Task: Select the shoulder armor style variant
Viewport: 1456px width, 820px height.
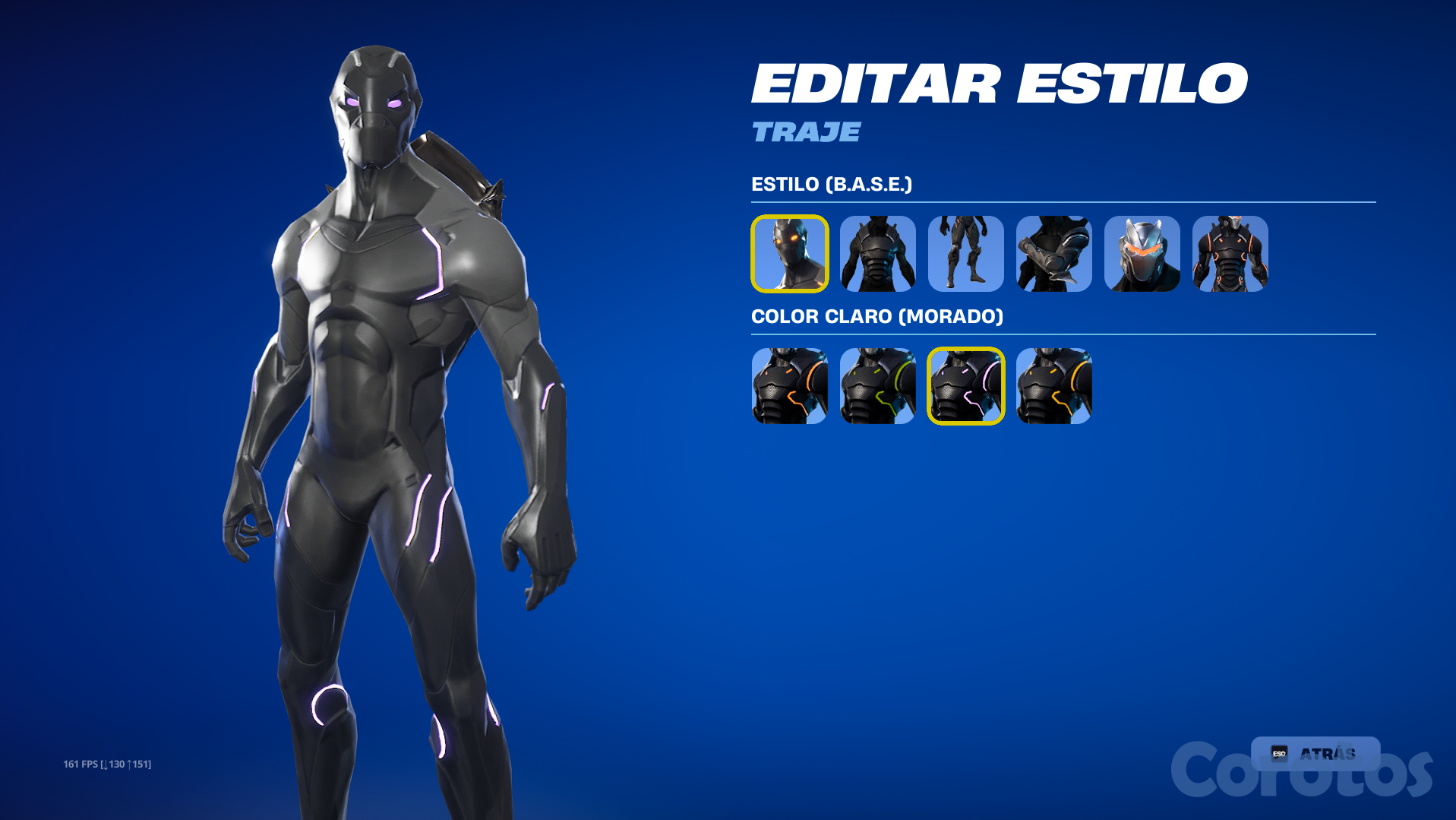Action: tap(1053, 255)
